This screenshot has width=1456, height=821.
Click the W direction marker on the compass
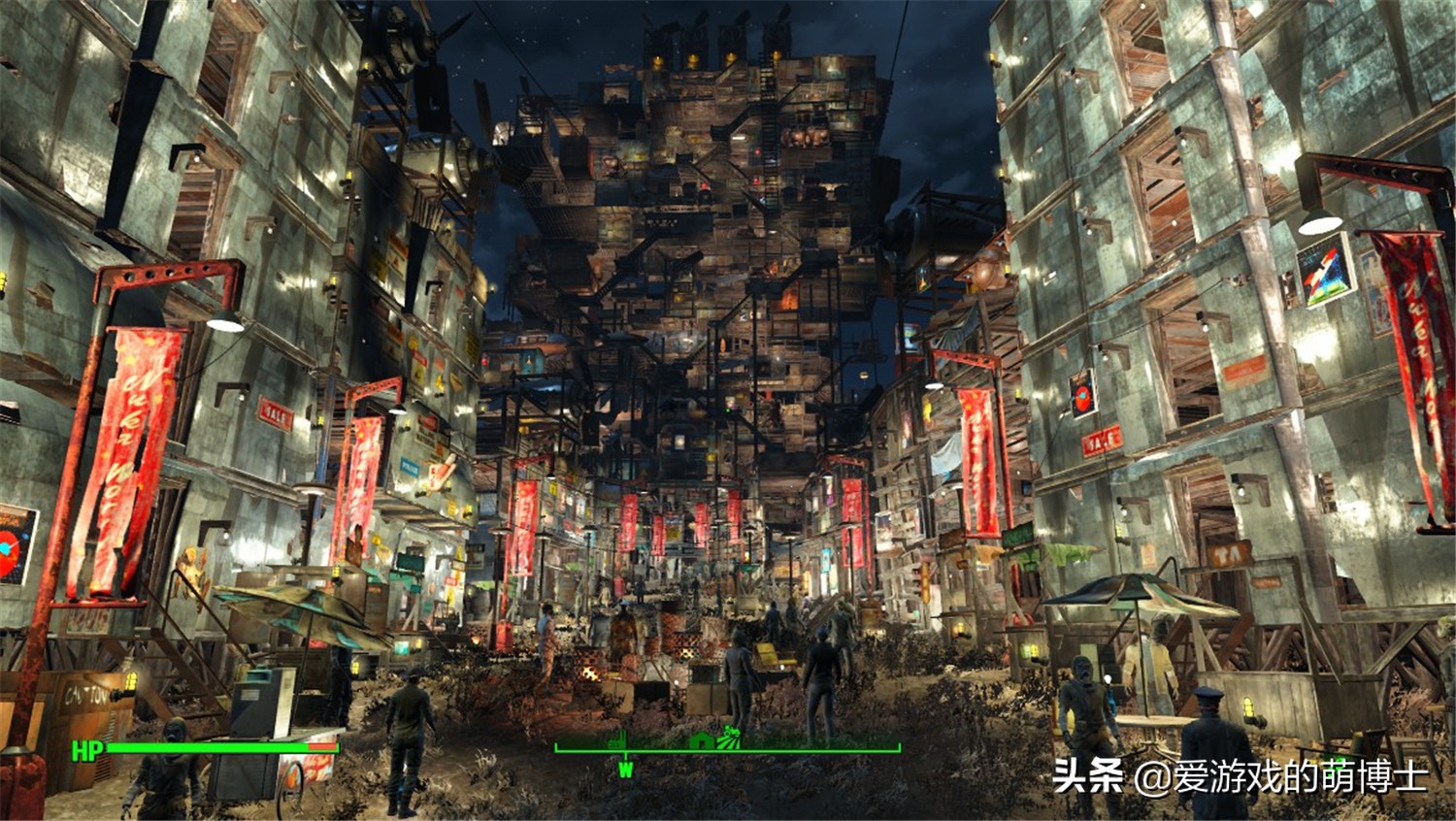coord(626,767)
